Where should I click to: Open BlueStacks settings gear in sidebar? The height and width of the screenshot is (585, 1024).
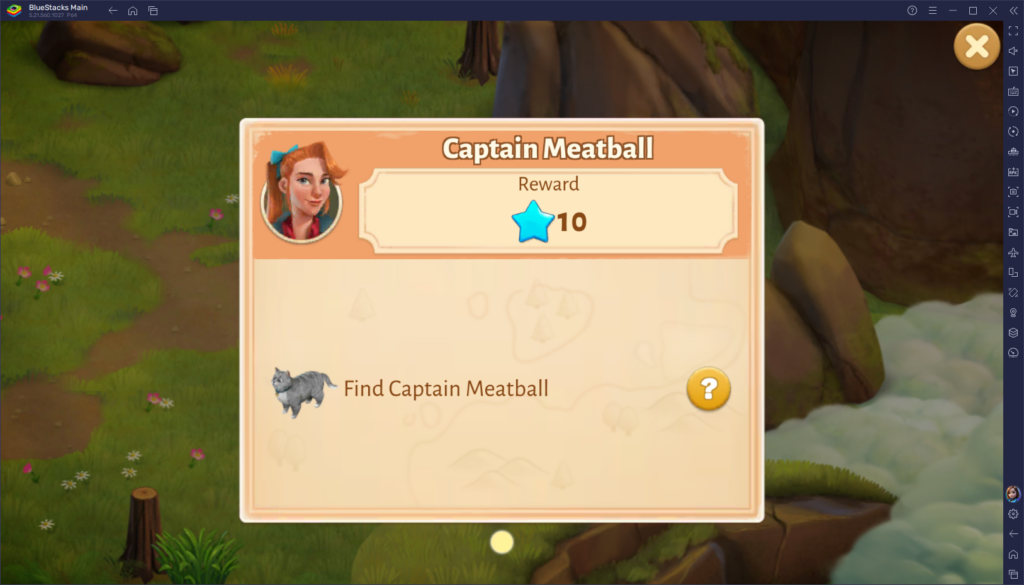[1013, 514]
